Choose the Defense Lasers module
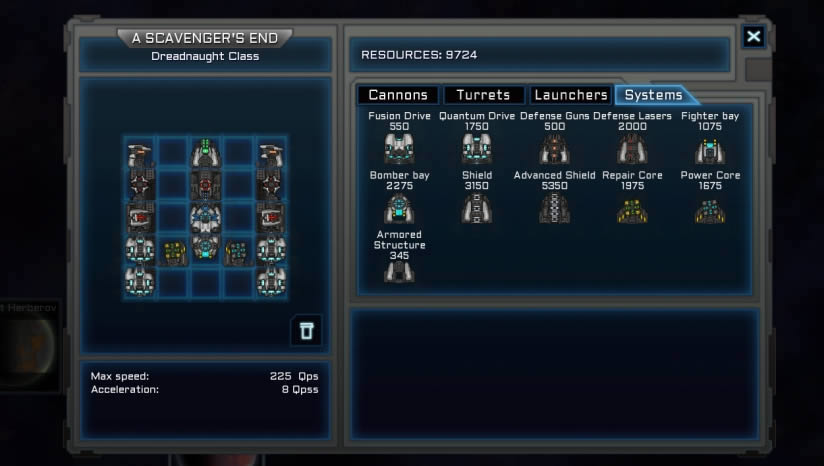The width and height of the screenshot is (824, 466). coord(632,148)
